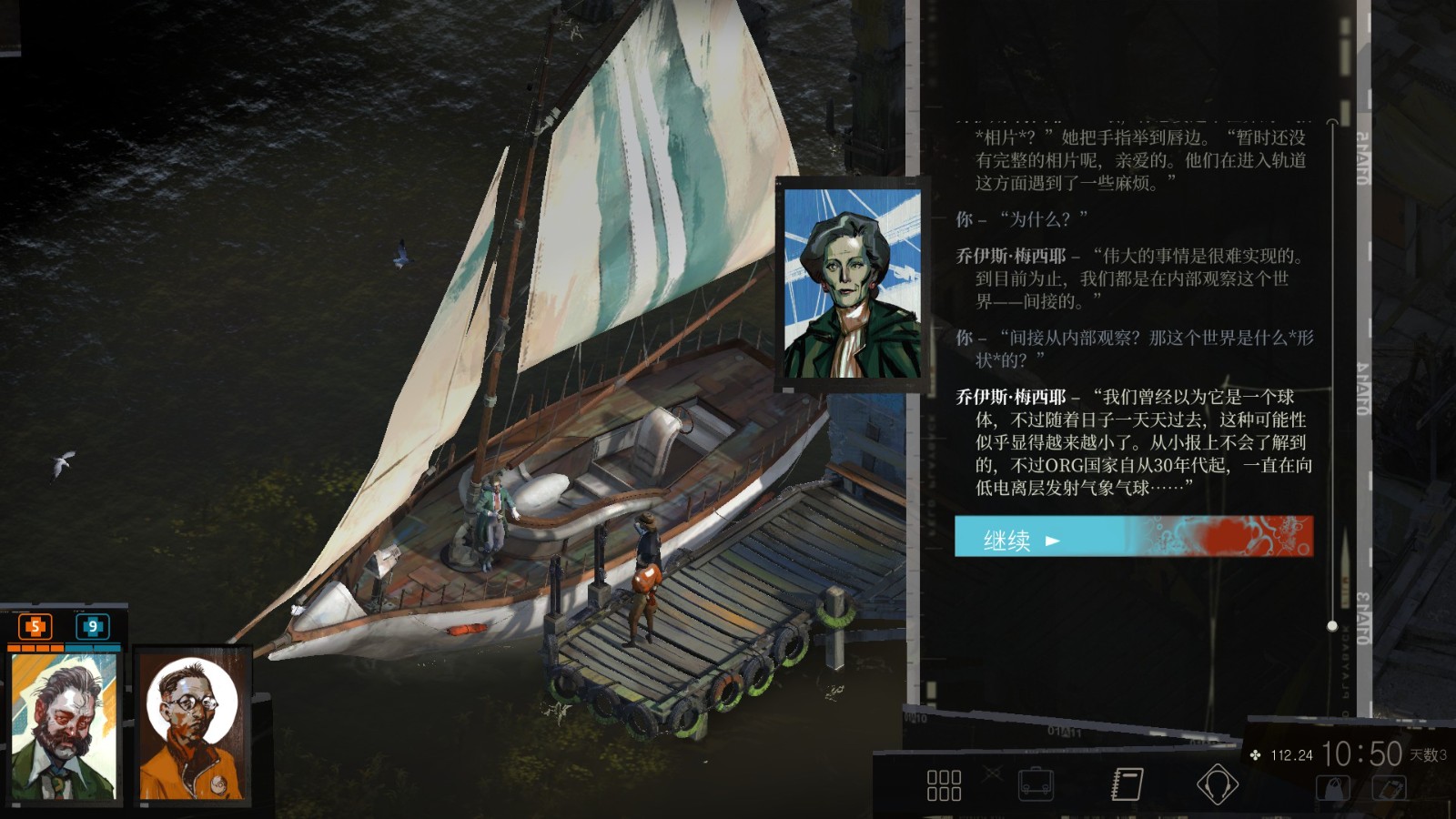Image resolution: width=1456 pixels, height=819 pixels.
Task: Click the 乔伊斯·梅西耶 speaker name
Action: (x=1014, y=396)
